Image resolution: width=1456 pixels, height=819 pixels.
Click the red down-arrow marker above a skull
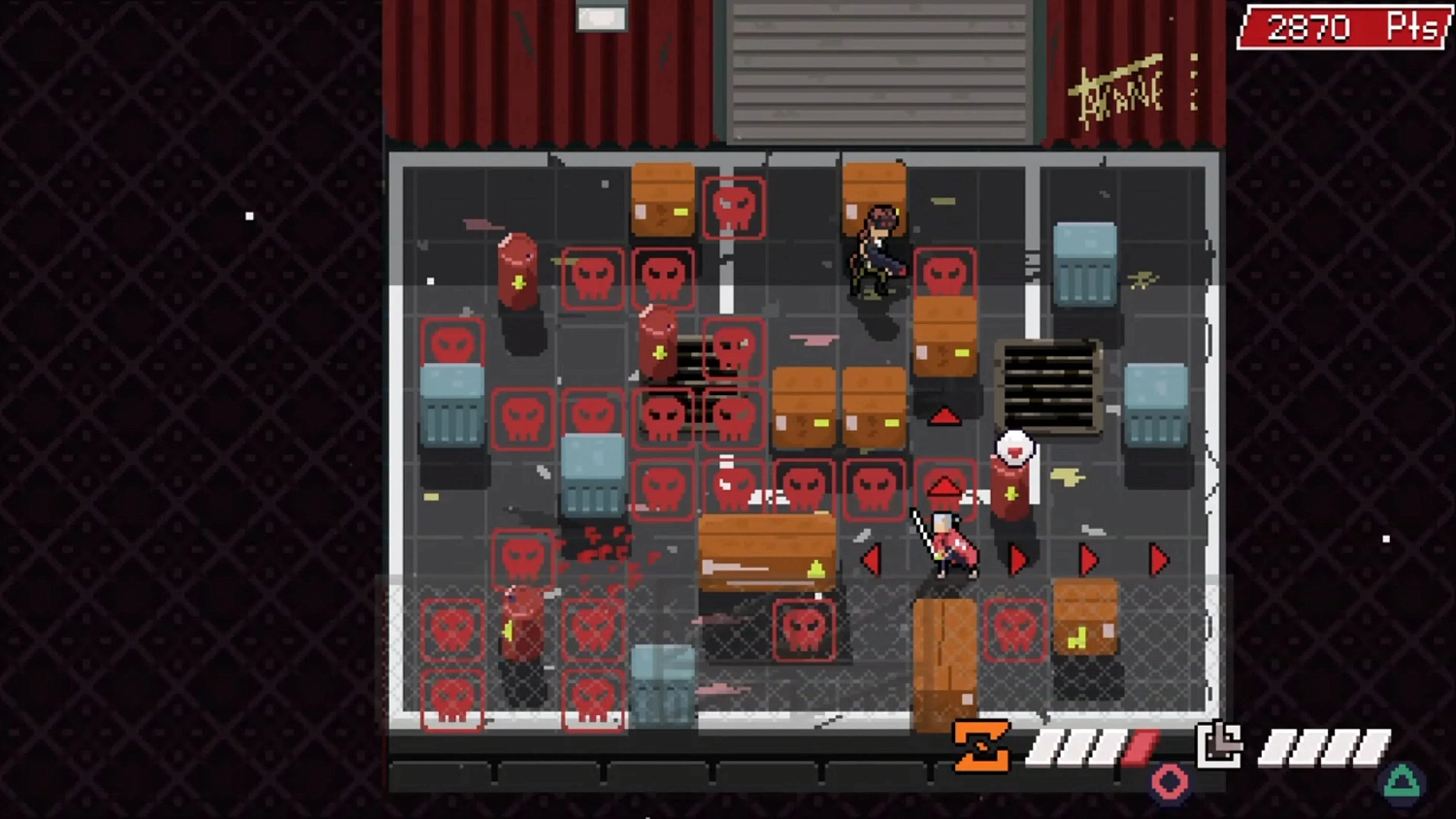[945, 480]
